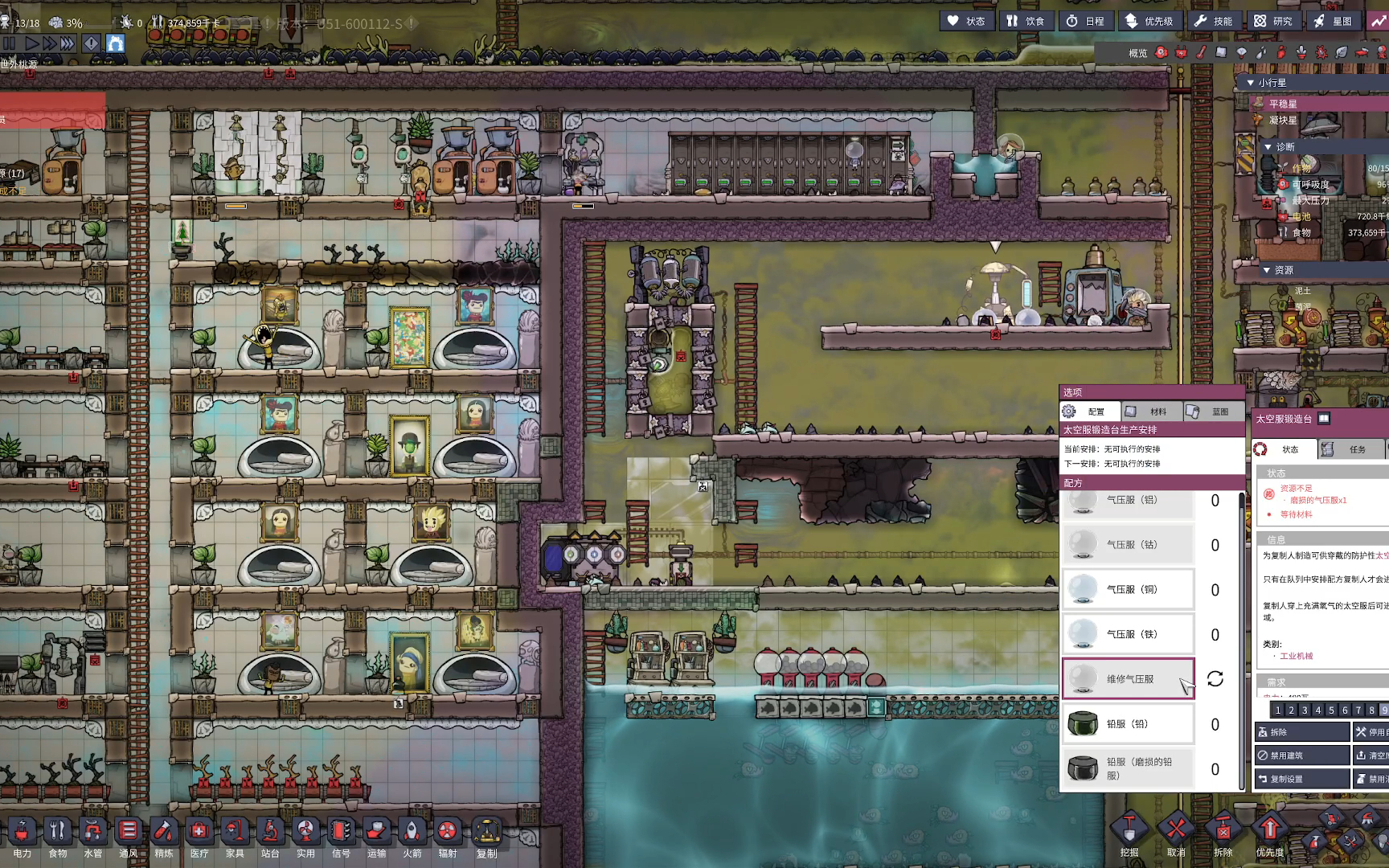Switch to the 任务 errands tab

pyautogui.click(x=1350, y=449)
